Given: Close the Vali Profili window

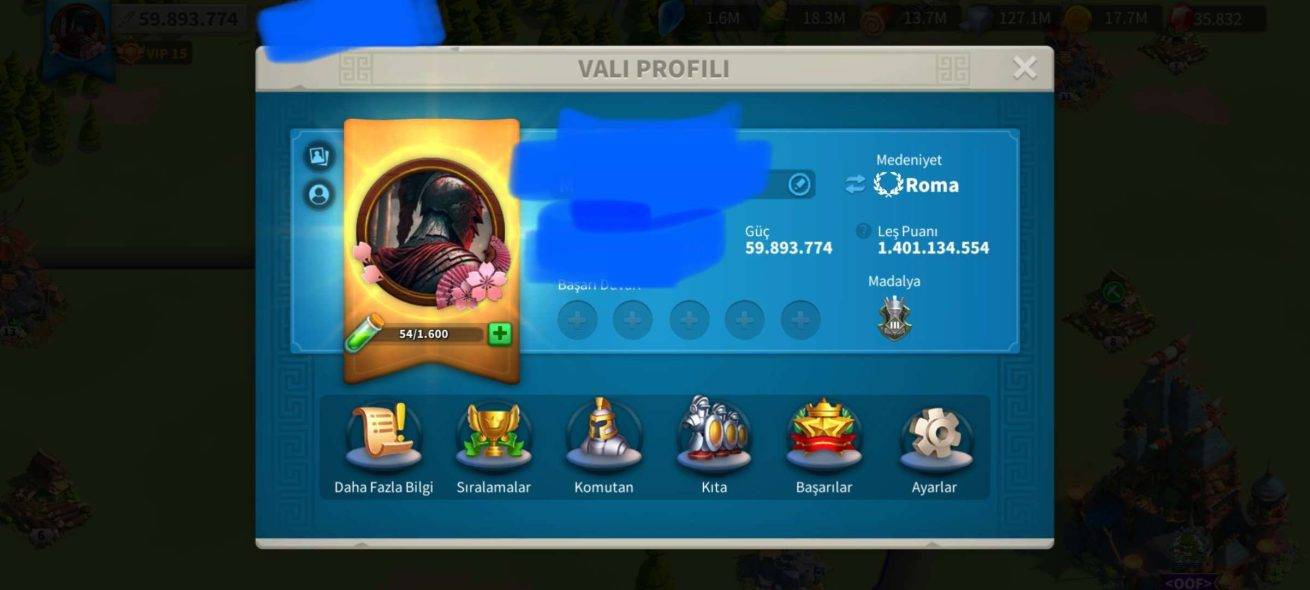Looking at the screenshot, I should [1024, 67].
